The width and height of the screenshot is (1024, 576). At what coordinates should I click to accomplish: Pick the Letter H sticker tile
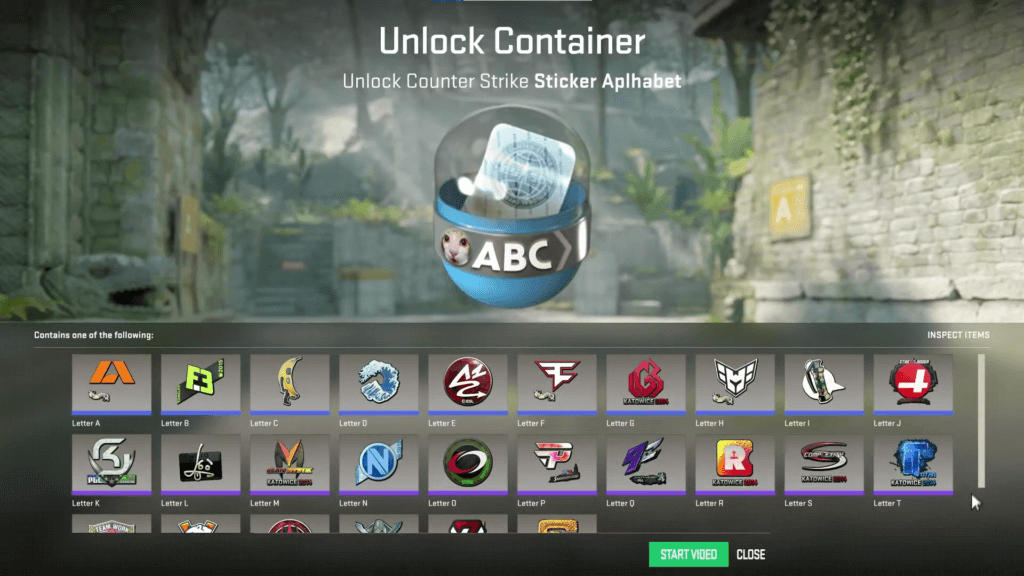pyautogui.click(x=735, y=383)
